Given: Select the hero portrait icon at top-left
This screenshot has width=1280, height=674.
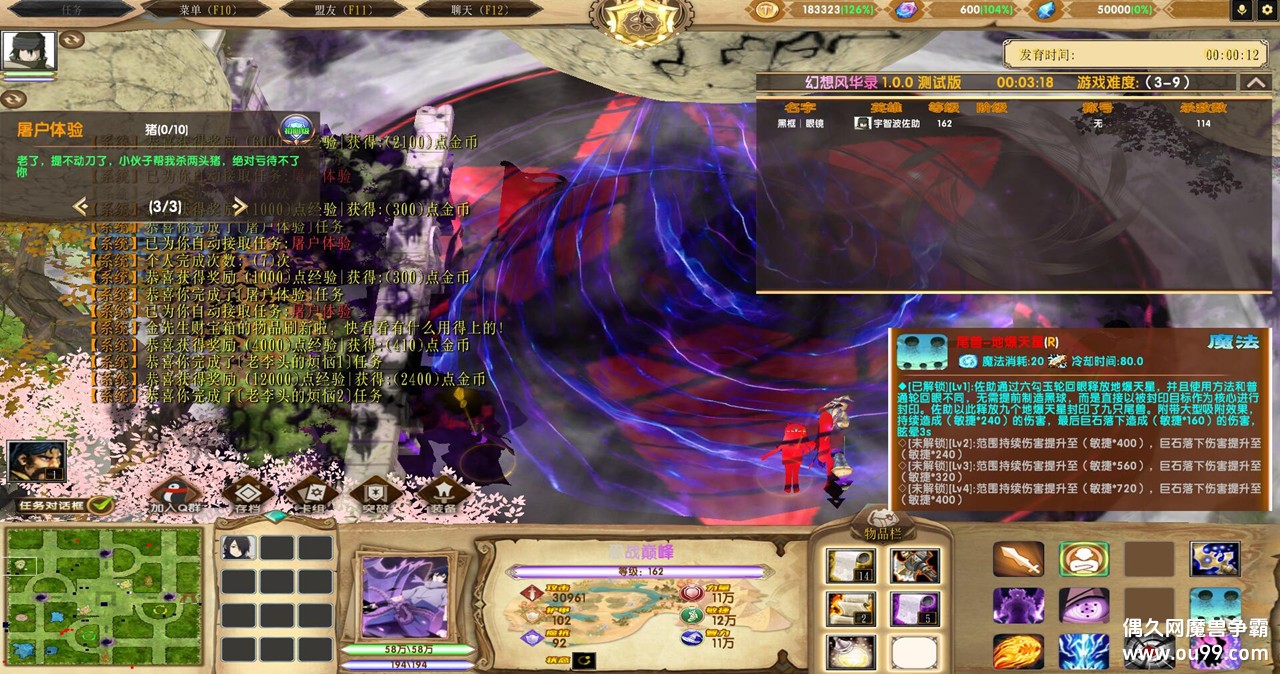Looking at the screenshot, I should (x=29, y=52).
